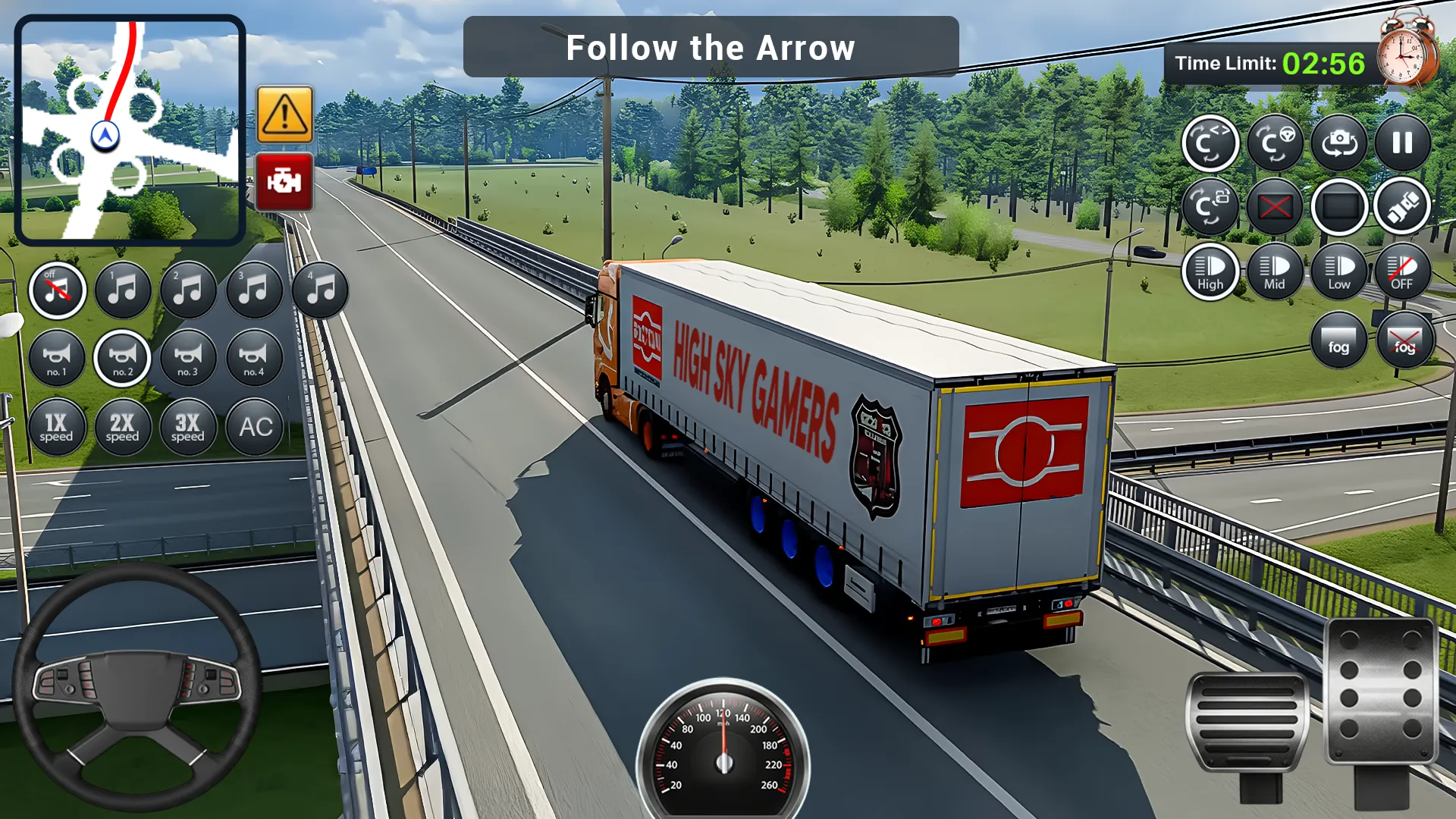Image resolution: width=1456 pixels, height=819 pixels.
Task: Switch to Mid beam headlights
Action: click(x=1275, y=272)
